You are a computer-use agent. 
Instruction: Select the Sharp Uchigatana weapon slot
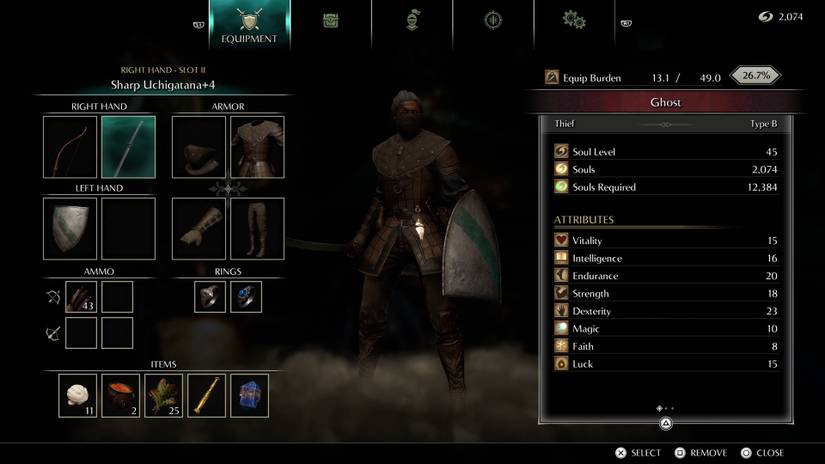point(128,147)
